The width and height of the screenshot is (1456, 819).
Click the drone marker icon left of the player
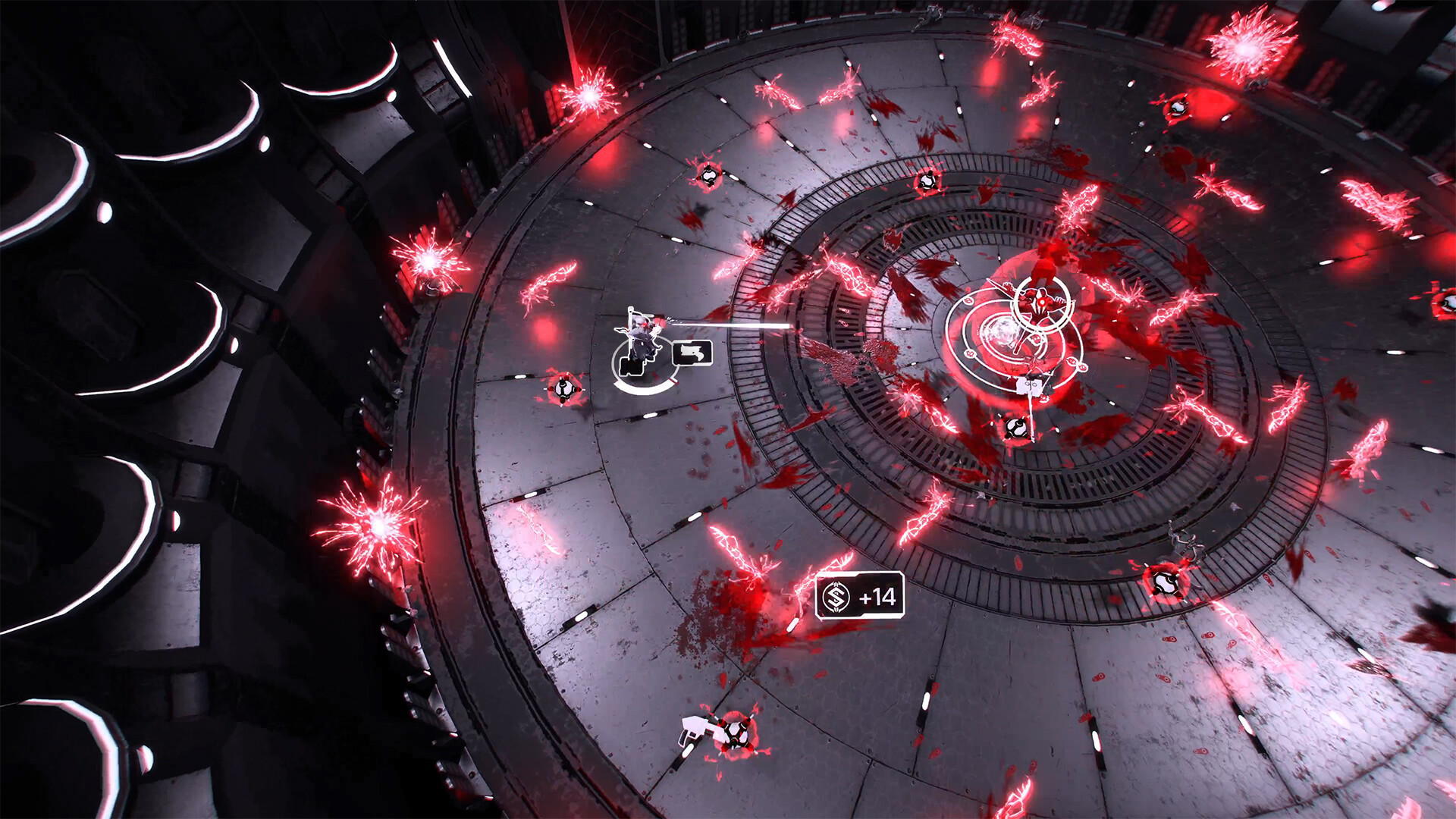pos(563,389)
